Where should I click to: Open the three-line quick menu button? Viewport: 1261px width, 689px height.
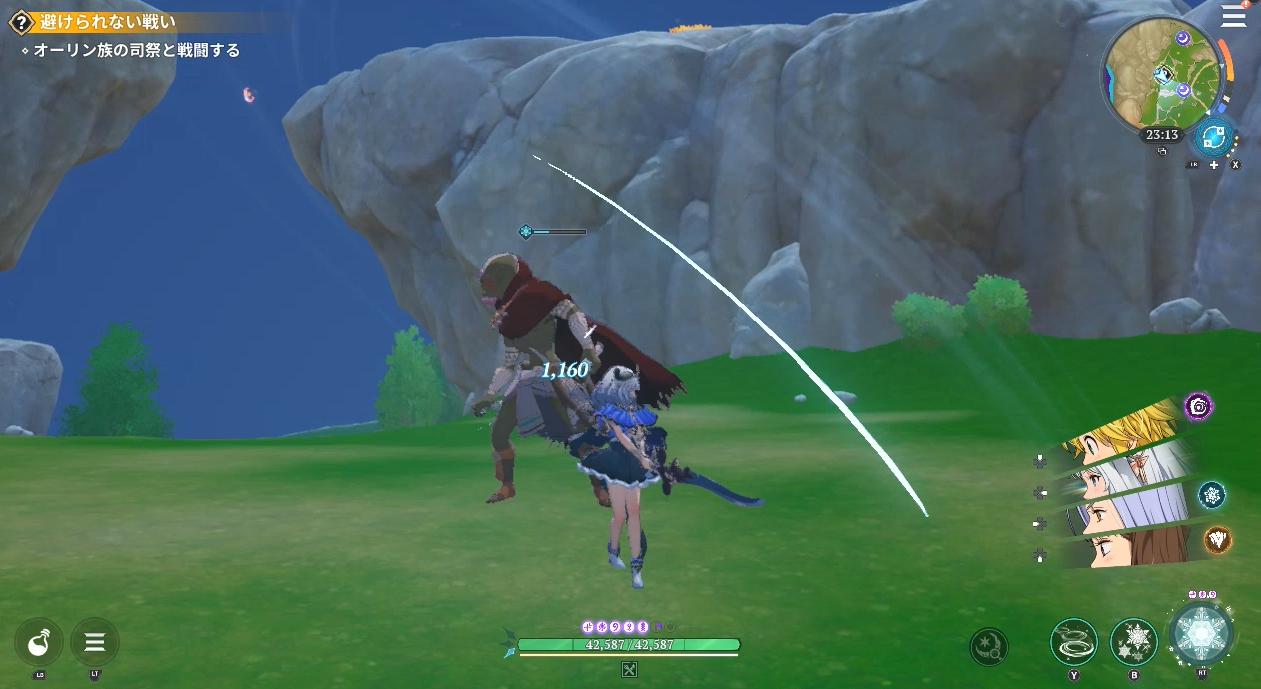pos(95,641)
